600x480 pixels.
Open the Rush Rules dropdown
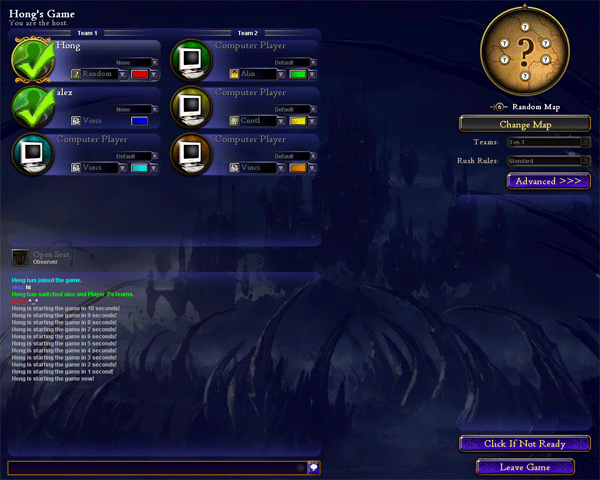click(549, 160)
